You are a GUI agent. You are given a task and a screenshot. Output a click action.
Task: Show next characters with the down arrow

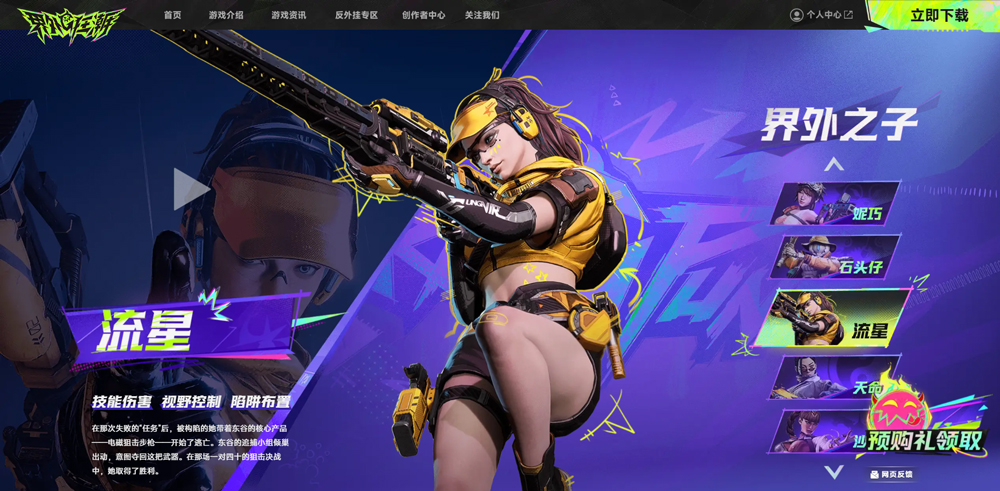(x=834, y=471)
